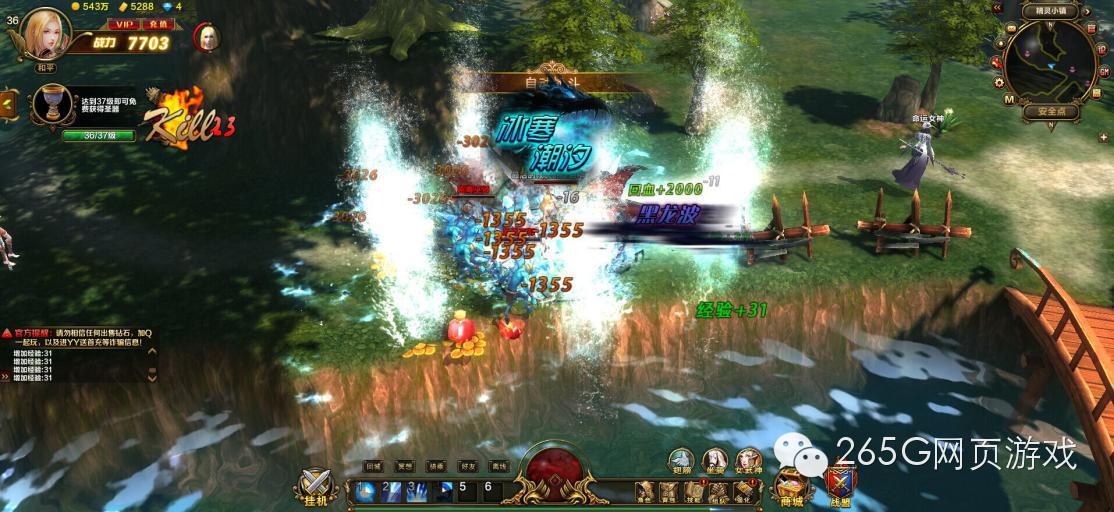Open the 女武神 valkyrie icon
The image size is (1114, 512).
click(748, 462)
